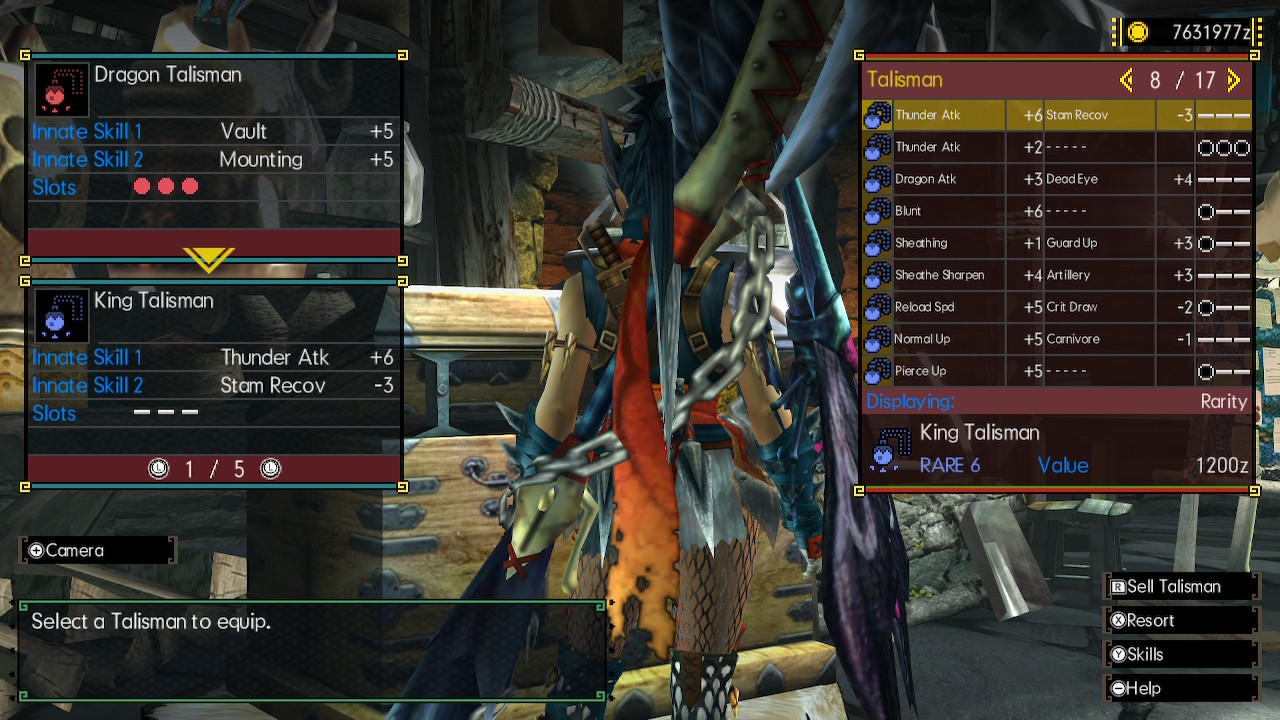The height and width of the screenshot is (720, 1280).
Task: Show the previous talisman info page
Action: coord(158,469)
